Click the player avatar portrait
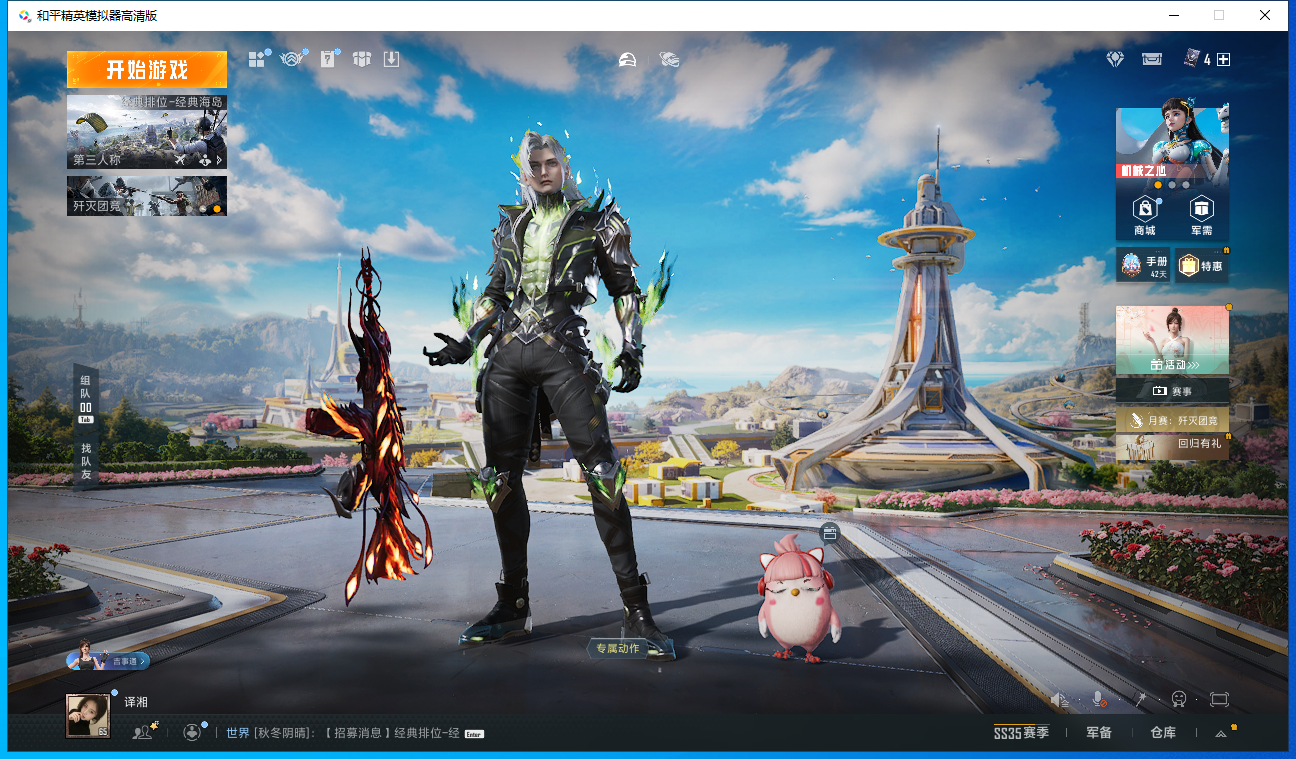 pos(88,716)
